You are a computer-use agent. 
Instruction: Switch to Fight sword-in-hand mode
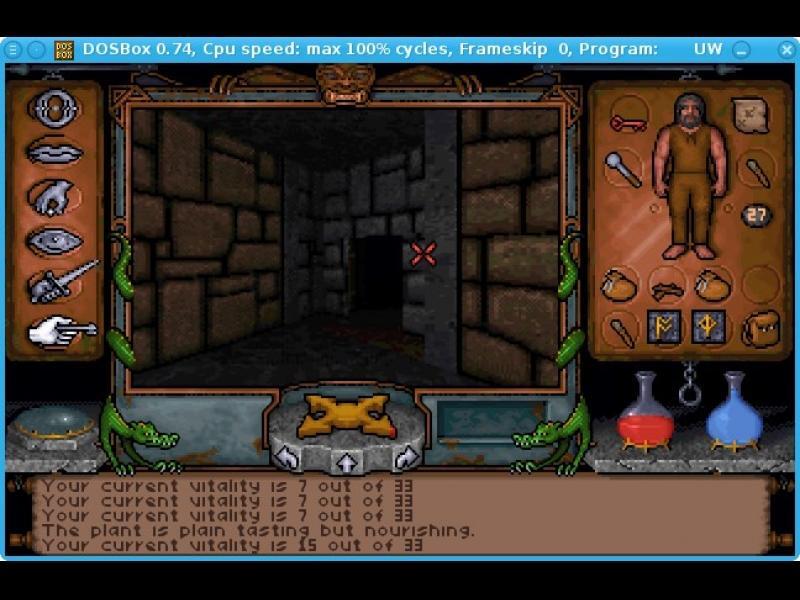[x=60, y=283]
